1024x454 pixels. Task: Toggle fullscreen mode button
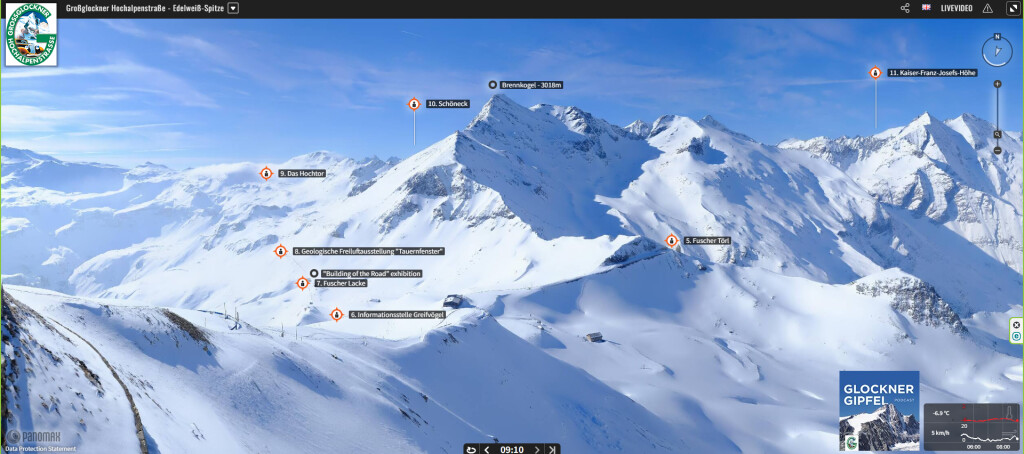coord(1012,8)
